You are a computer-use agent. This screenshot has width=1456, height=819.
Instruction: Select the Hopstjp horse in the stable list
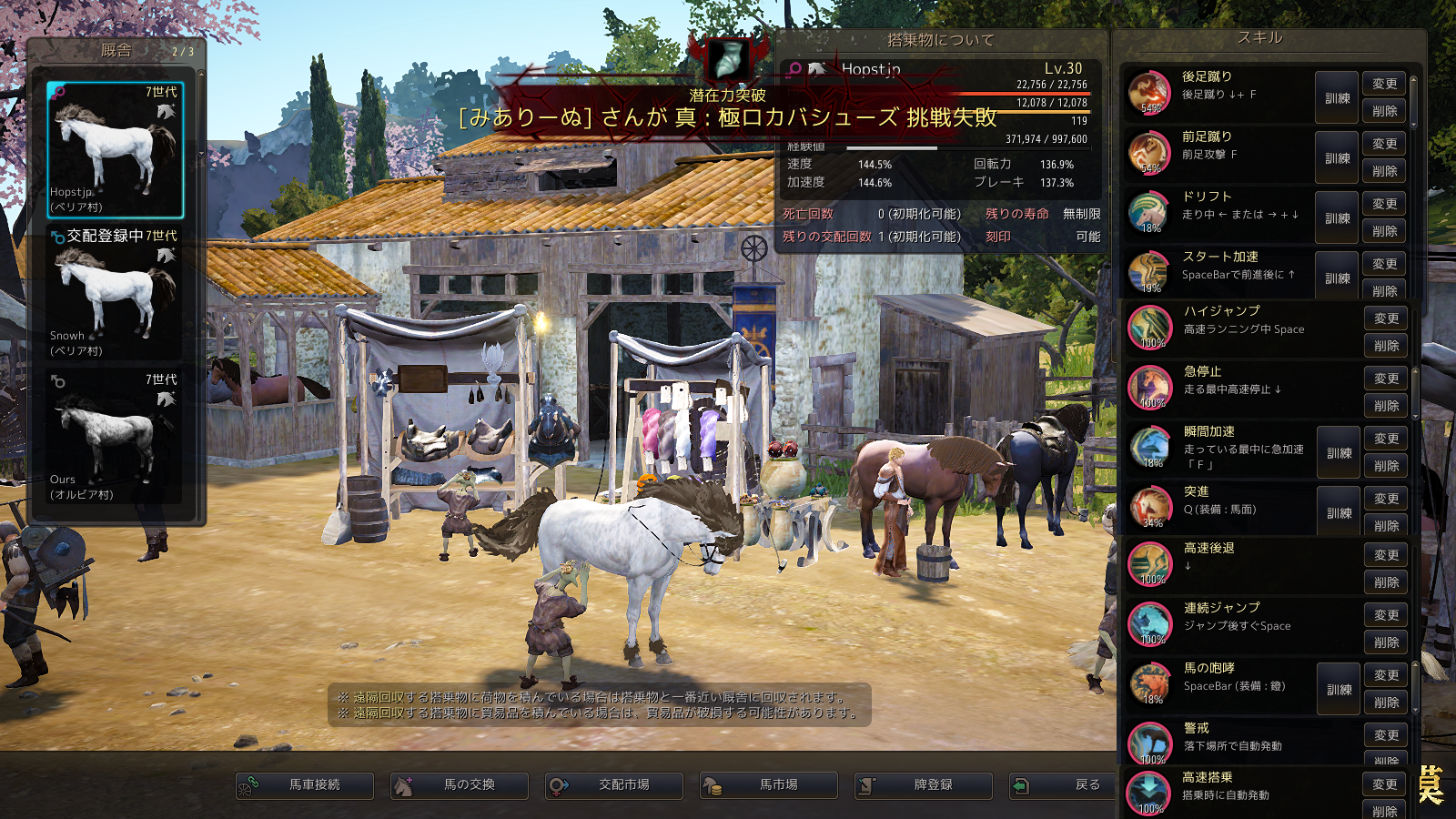tap(116, 150)
